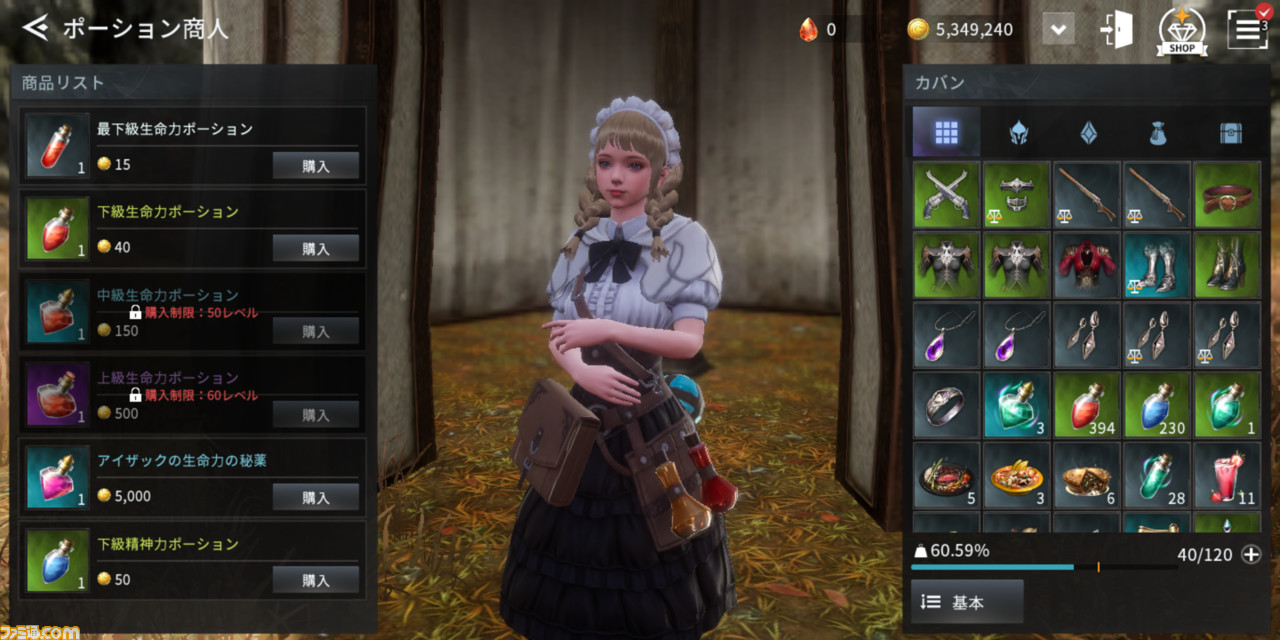
Task: Expand bag capacity with the plus button
Action: pos(1251,554)
